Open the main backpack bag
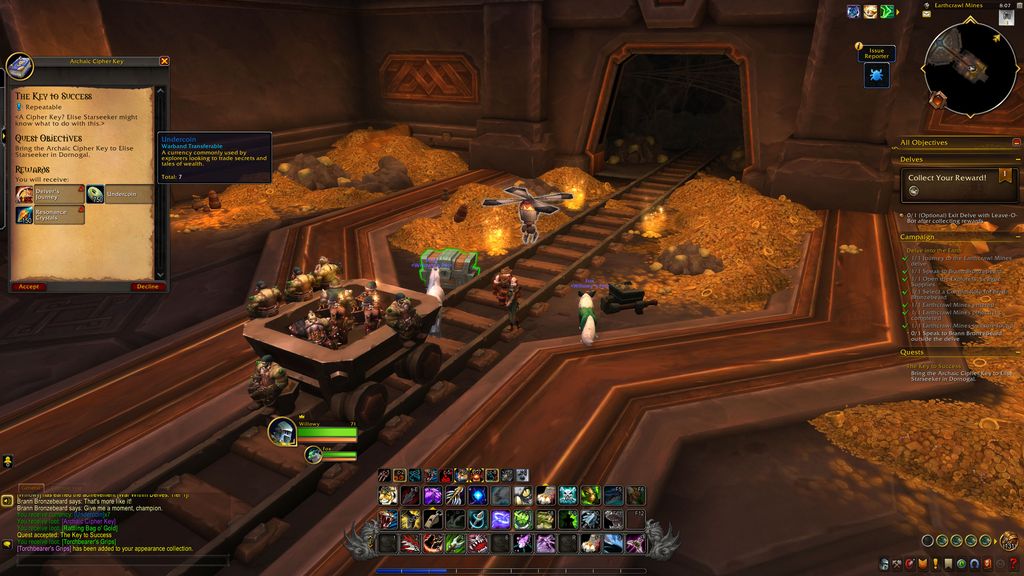This screenshot has height=576, width=1024. (1010, 541)
